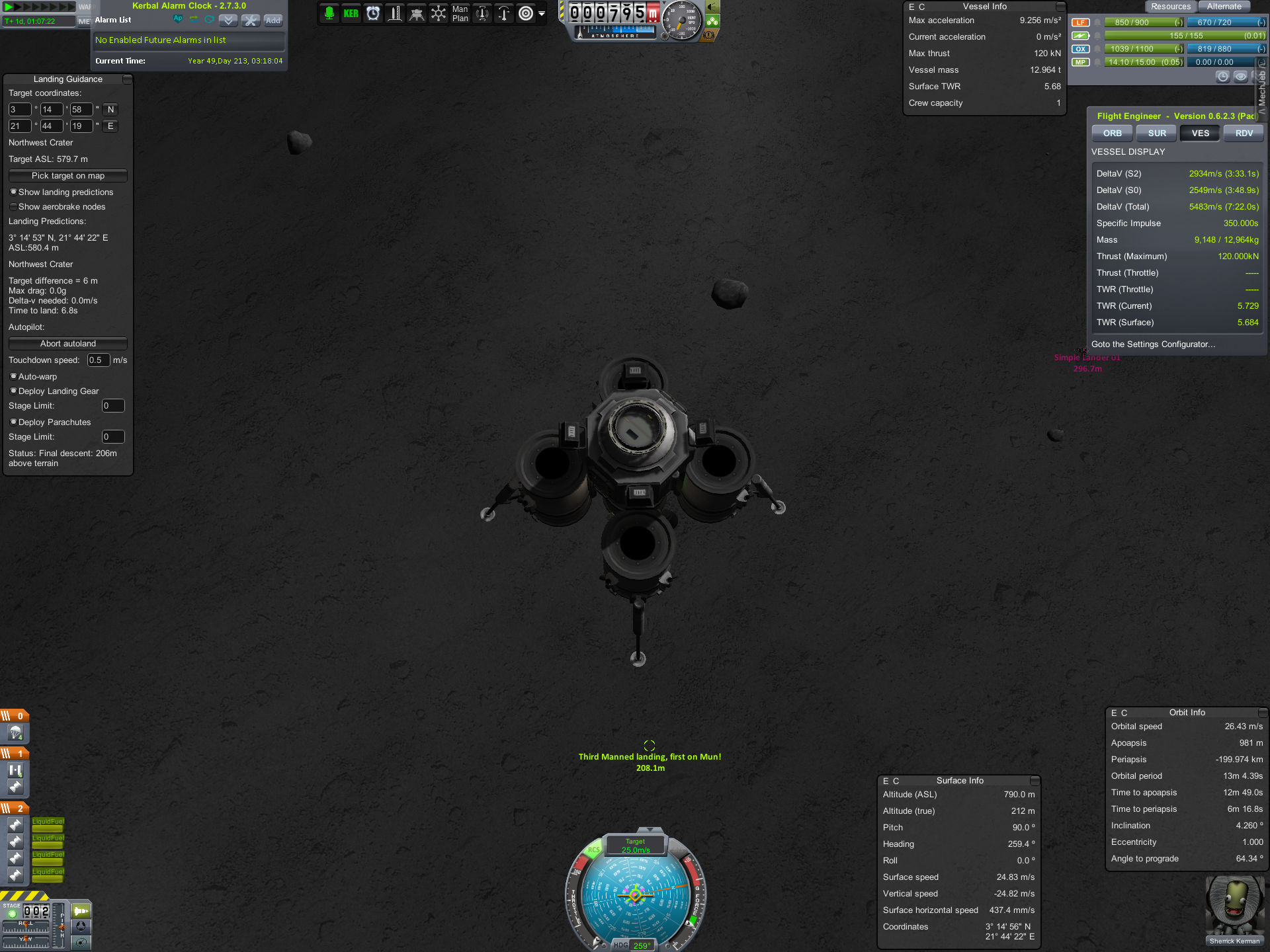Screen dimensions: 1270x952
Task: Enable Show aerobrake nodes option
Action: (13, 207)
